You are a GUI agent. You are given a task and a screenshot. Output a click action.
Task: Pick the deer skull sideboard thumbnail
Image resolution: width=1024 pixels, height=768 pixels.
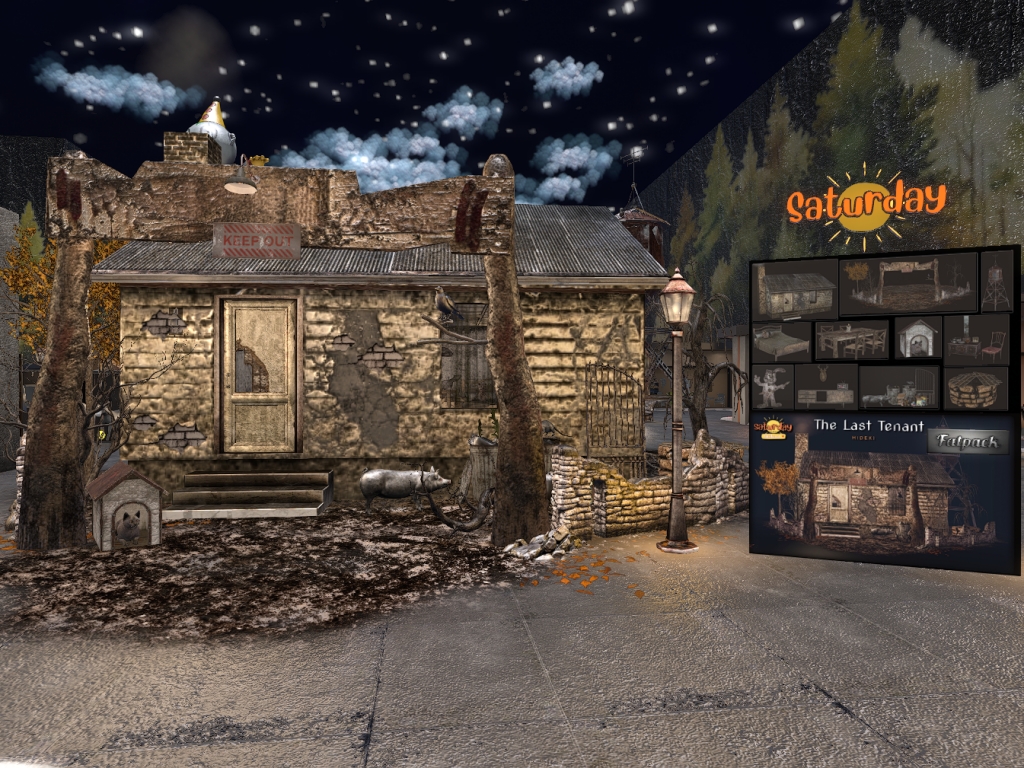tap(826, 386)
